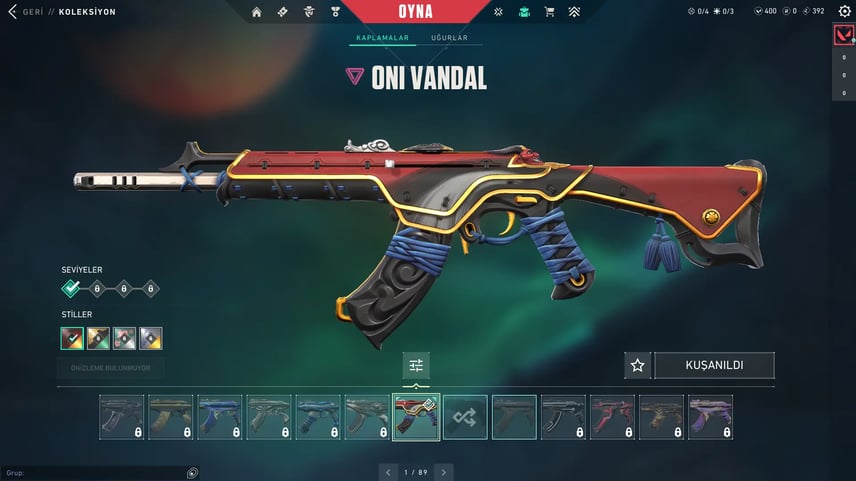Open settings with the gear icon
This screenshot has width=856, height=481.
tap(845, 12)
